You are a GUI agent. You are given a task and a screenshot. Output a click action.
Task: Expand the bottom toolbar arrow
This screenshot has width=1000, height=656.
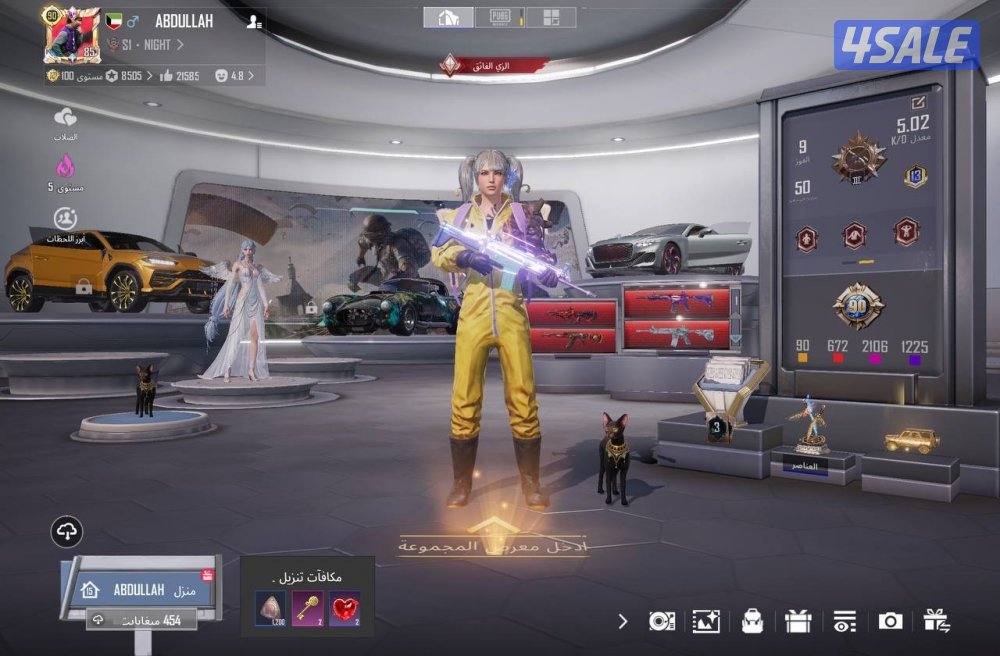623,621
